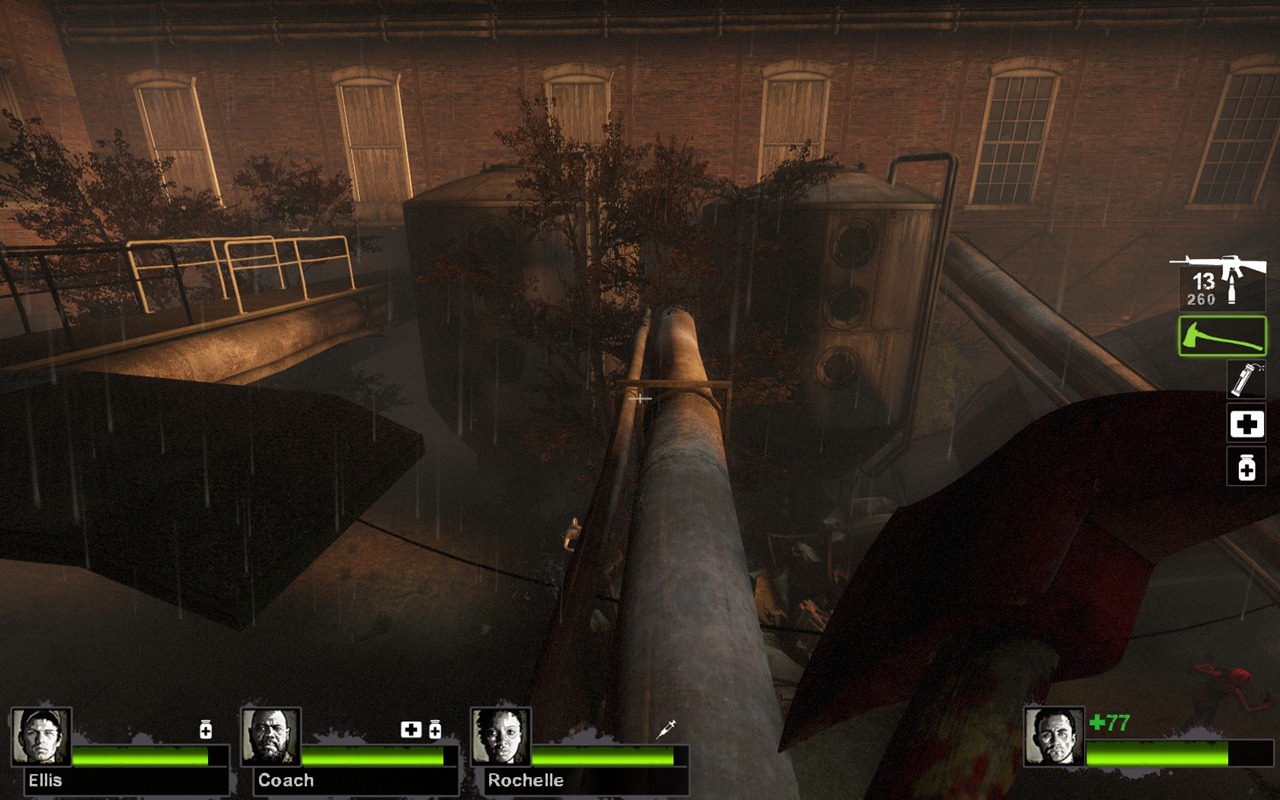Click Ellis's pills bottle icon
Image resolution: width=1280 pixels, height=800 pixels.
(206, 730)
